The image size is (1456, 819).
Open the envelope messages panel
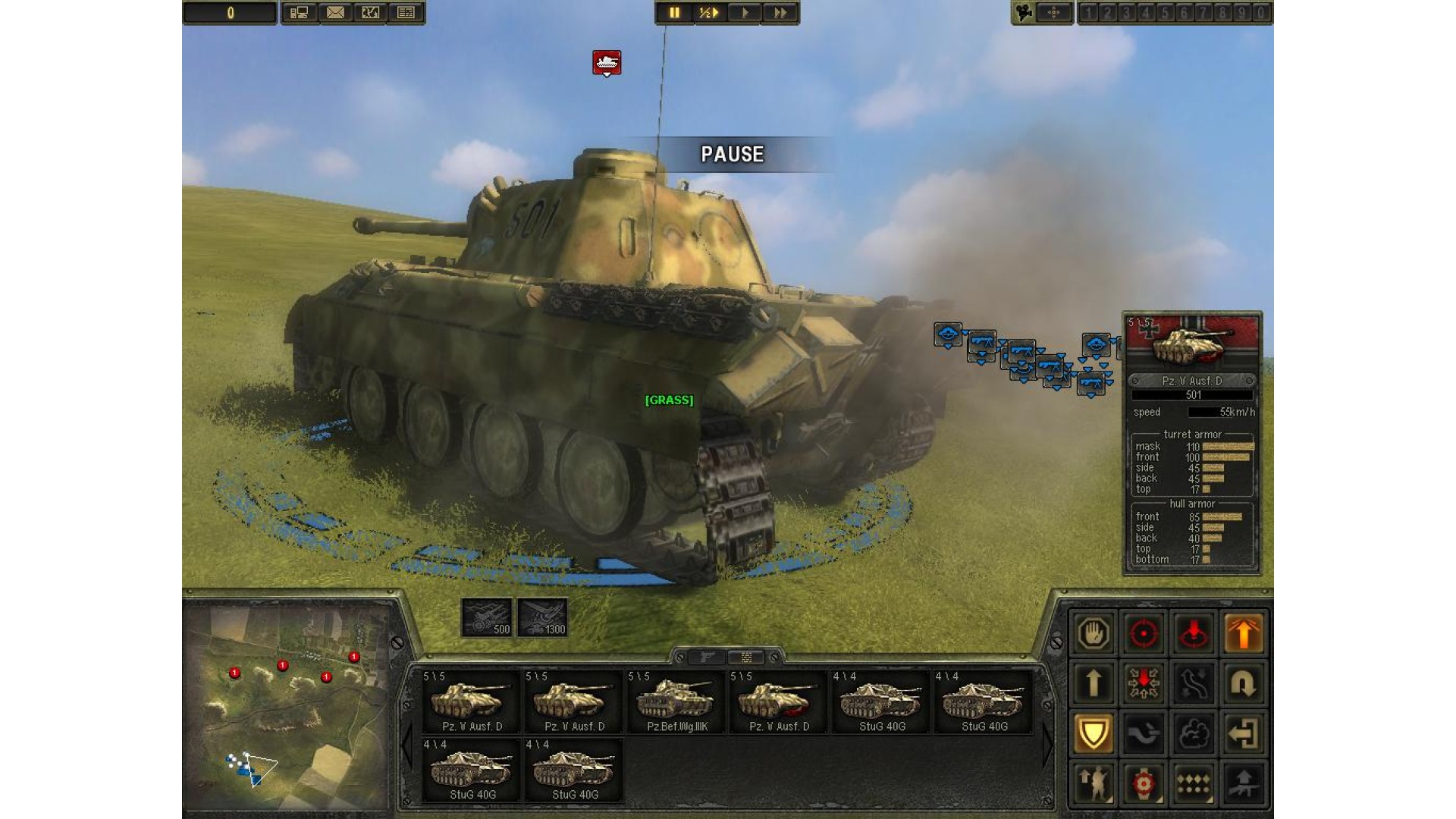[335, 13]
